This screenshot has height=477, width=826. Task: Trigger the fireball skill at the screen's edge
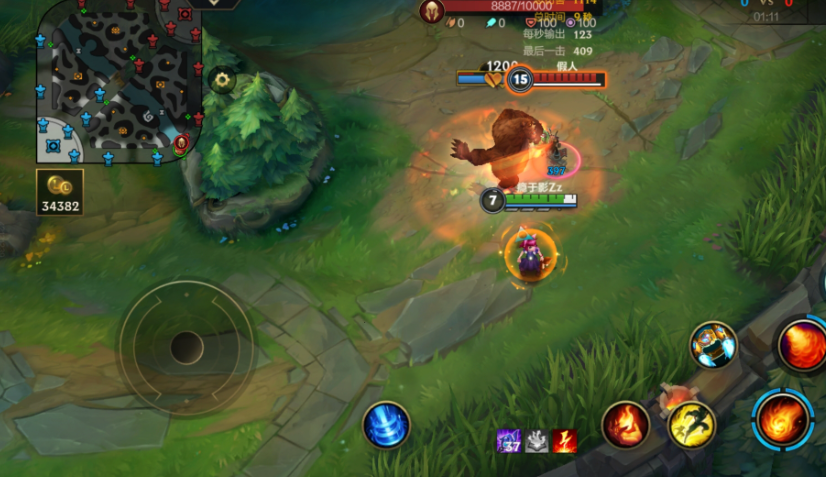(x=802, y=343)
